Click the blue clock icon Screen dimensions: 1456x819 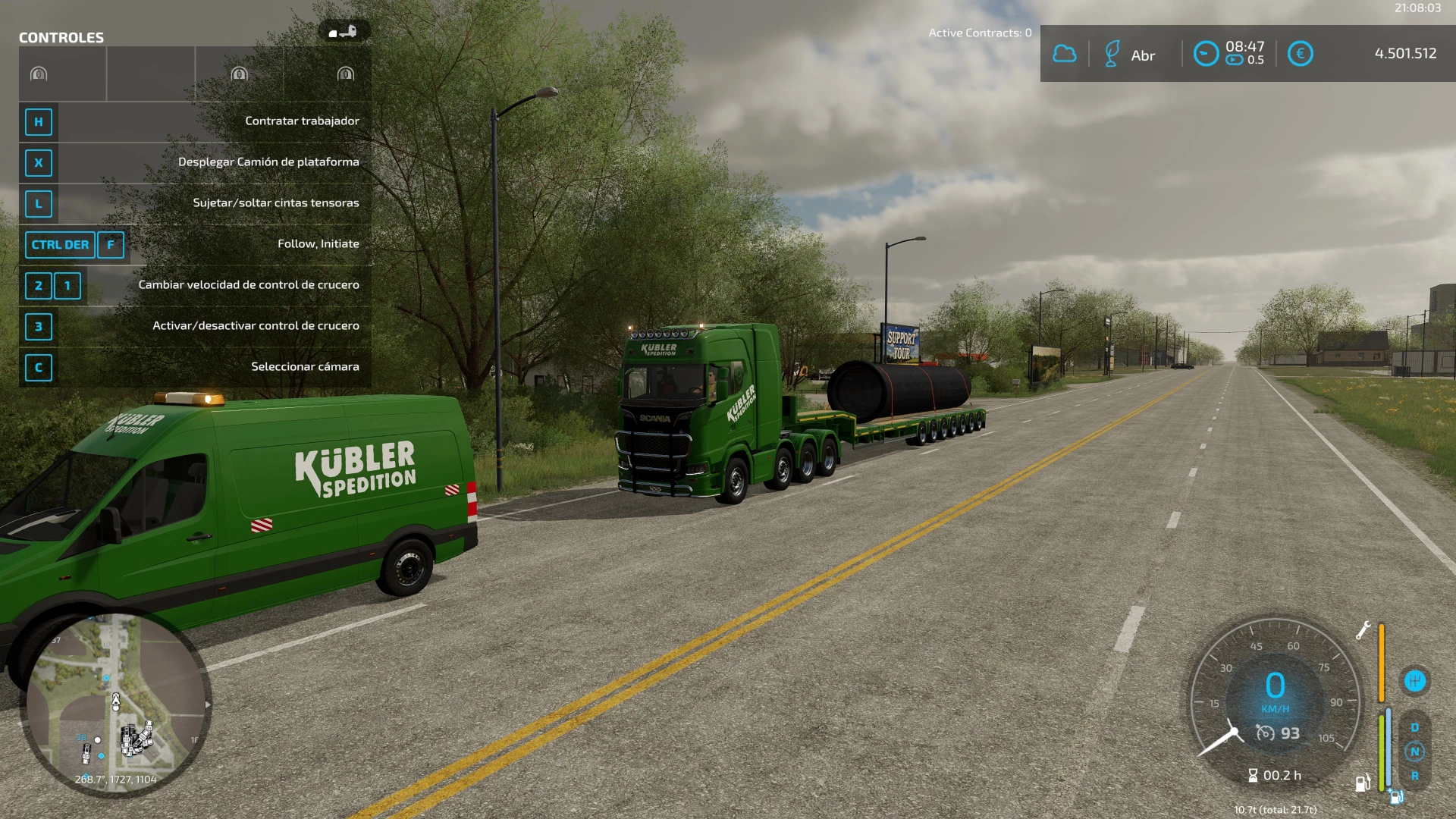(x=1206, y=54)
